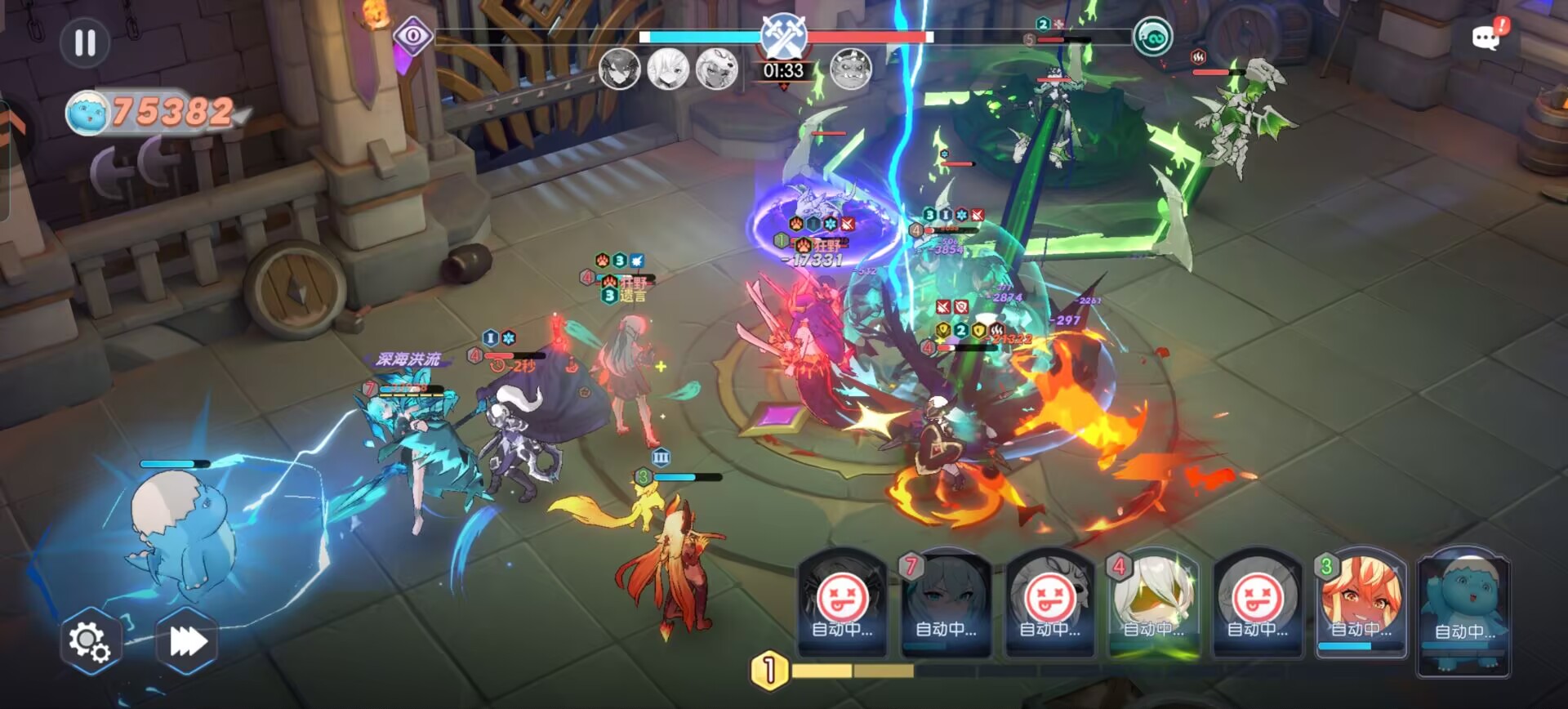Tap the crossed swords battle emblem

click(784, 34)
